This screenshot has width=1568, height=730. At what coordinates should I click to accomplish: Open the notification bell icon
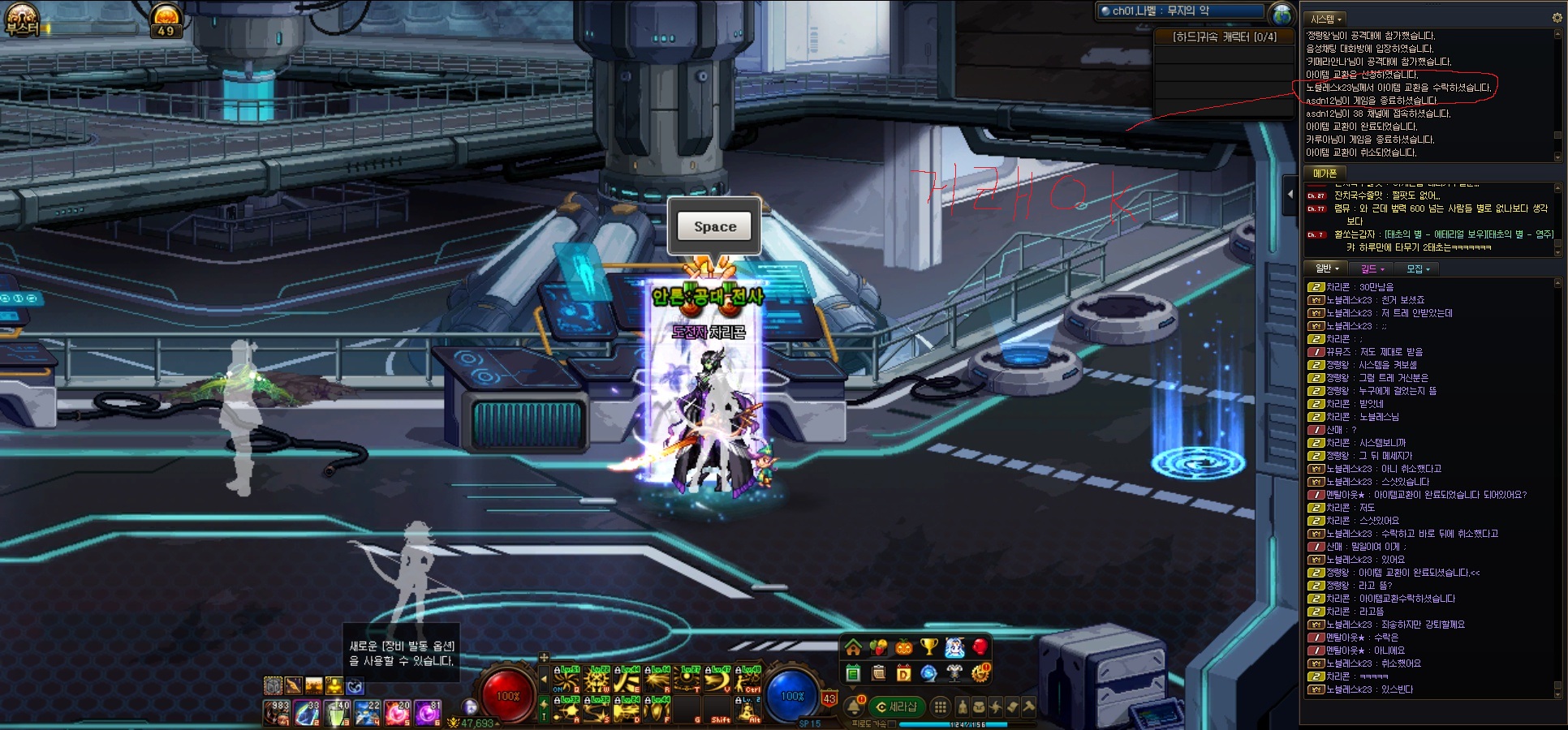coord(854,706)
